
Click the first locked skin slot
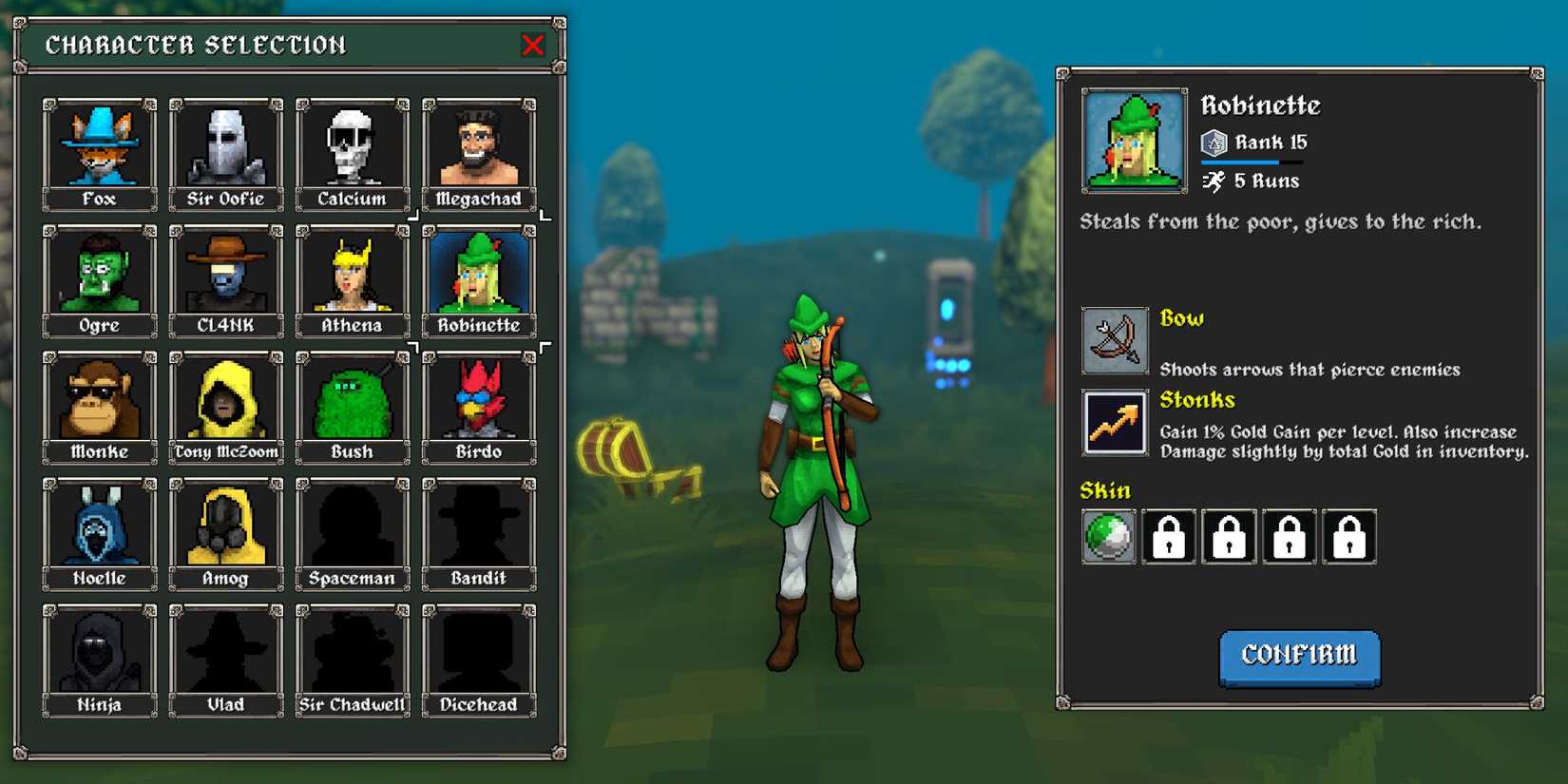point(1168,537)
